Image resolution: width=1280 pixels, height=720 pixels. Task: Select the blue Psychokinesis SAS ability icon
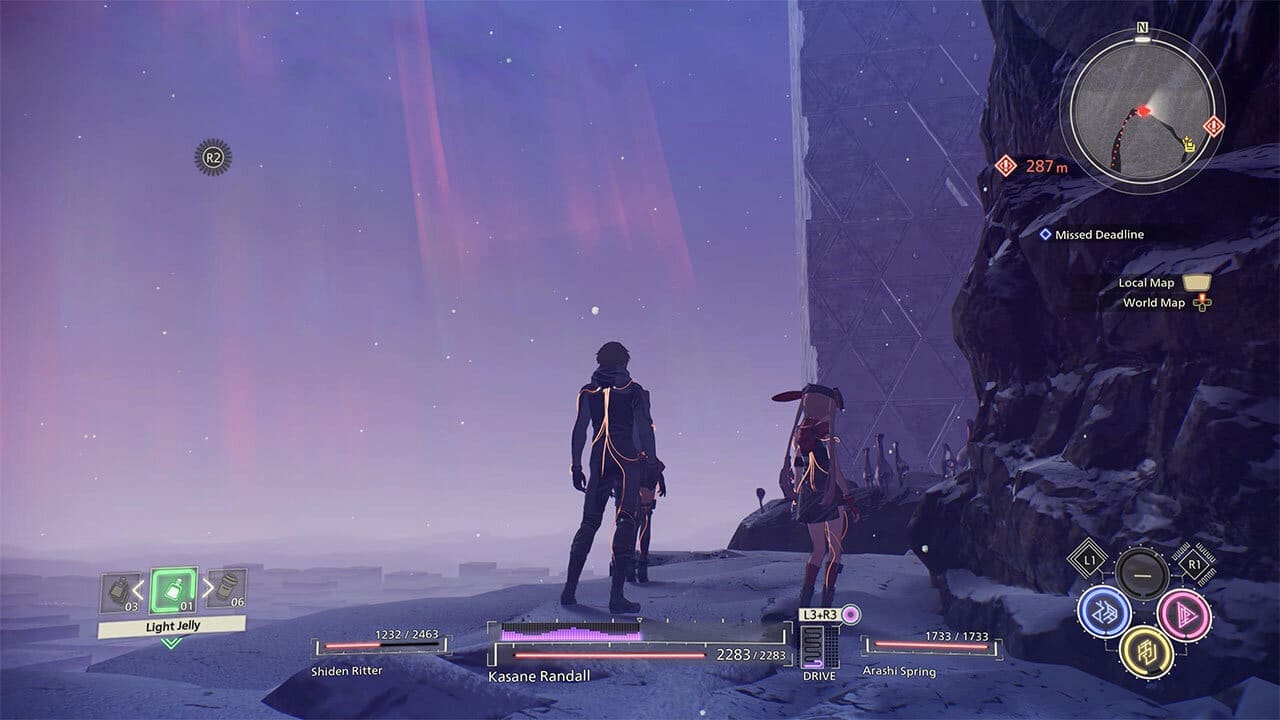coord(1103,613)
